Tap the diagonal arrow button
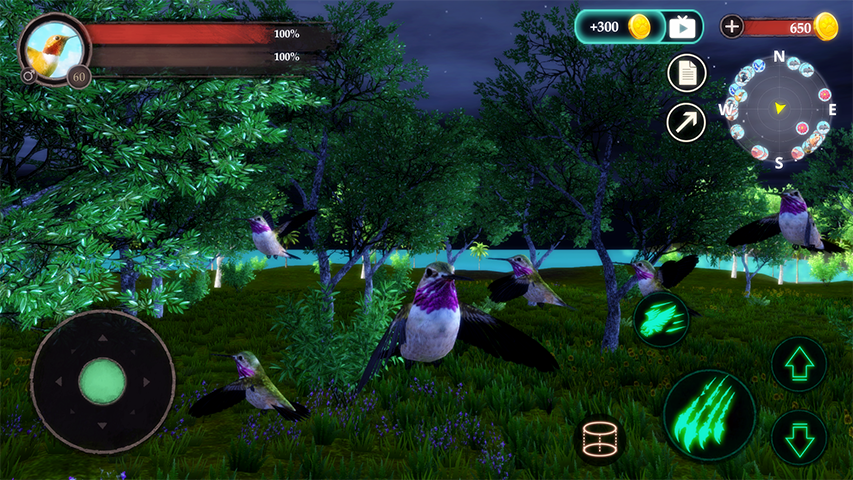 687,123
